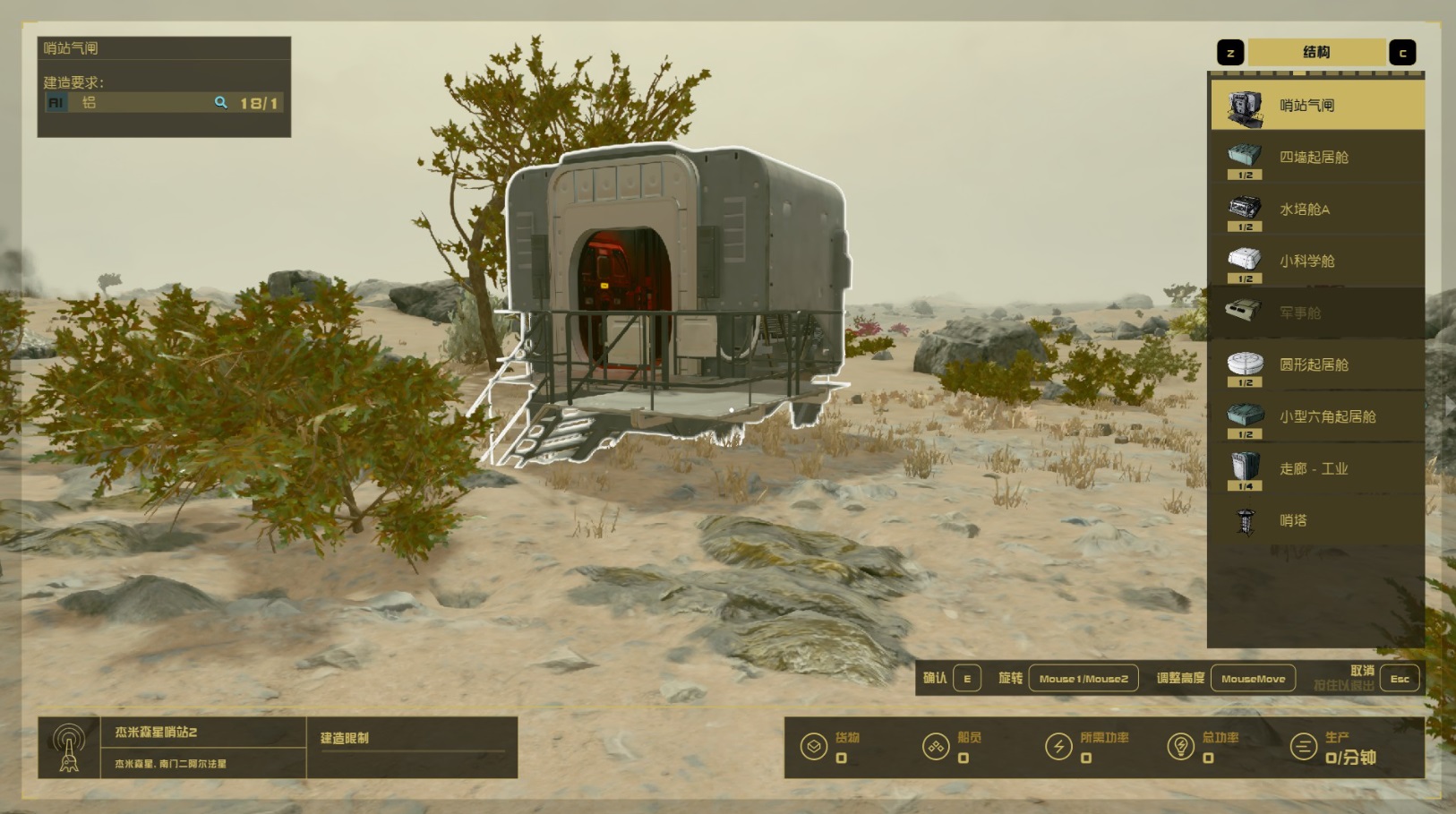Select 圆形起居舱 habitat
Image resolution: width=1456 pixels, height=814 pixels.
click(1316, 365)
